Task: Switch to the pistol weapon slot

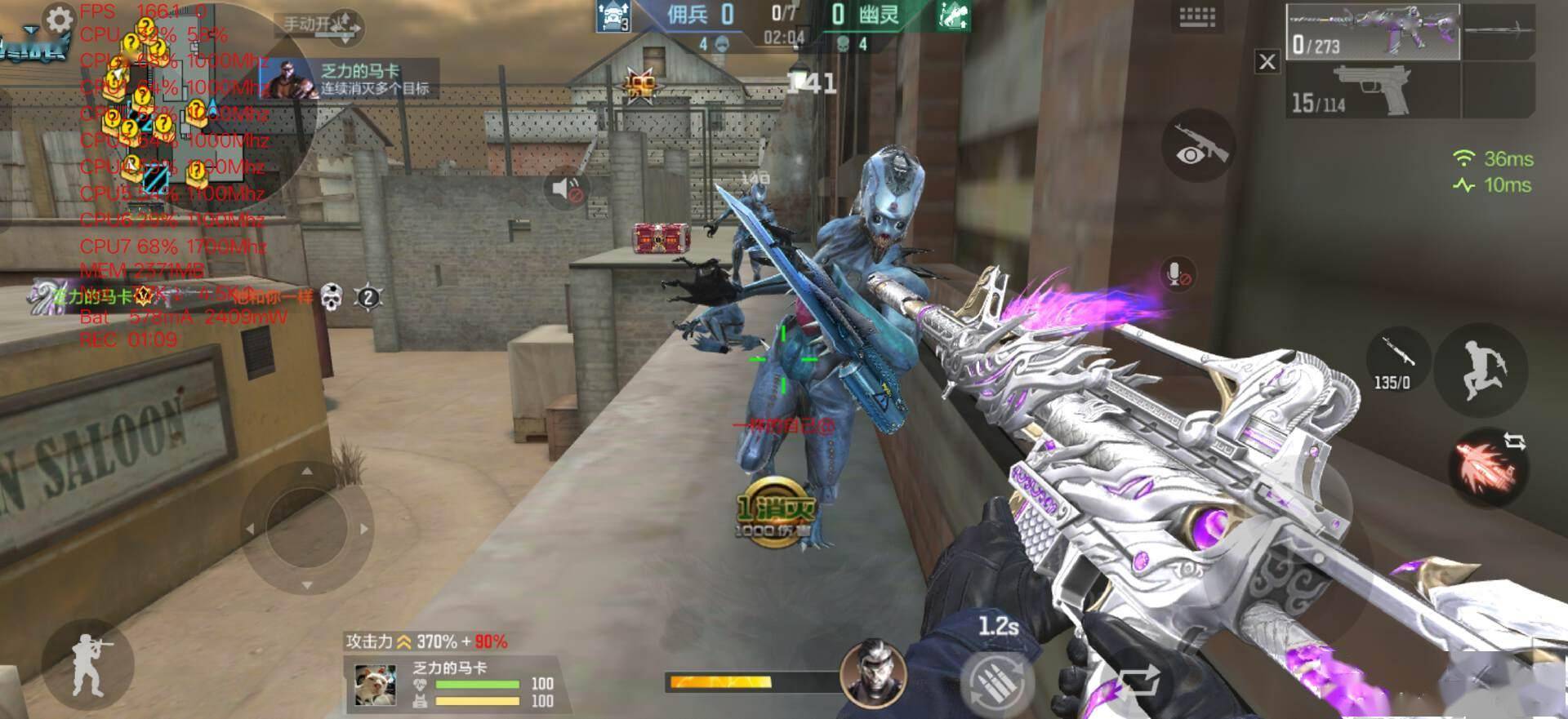Action: point(1372,90)
